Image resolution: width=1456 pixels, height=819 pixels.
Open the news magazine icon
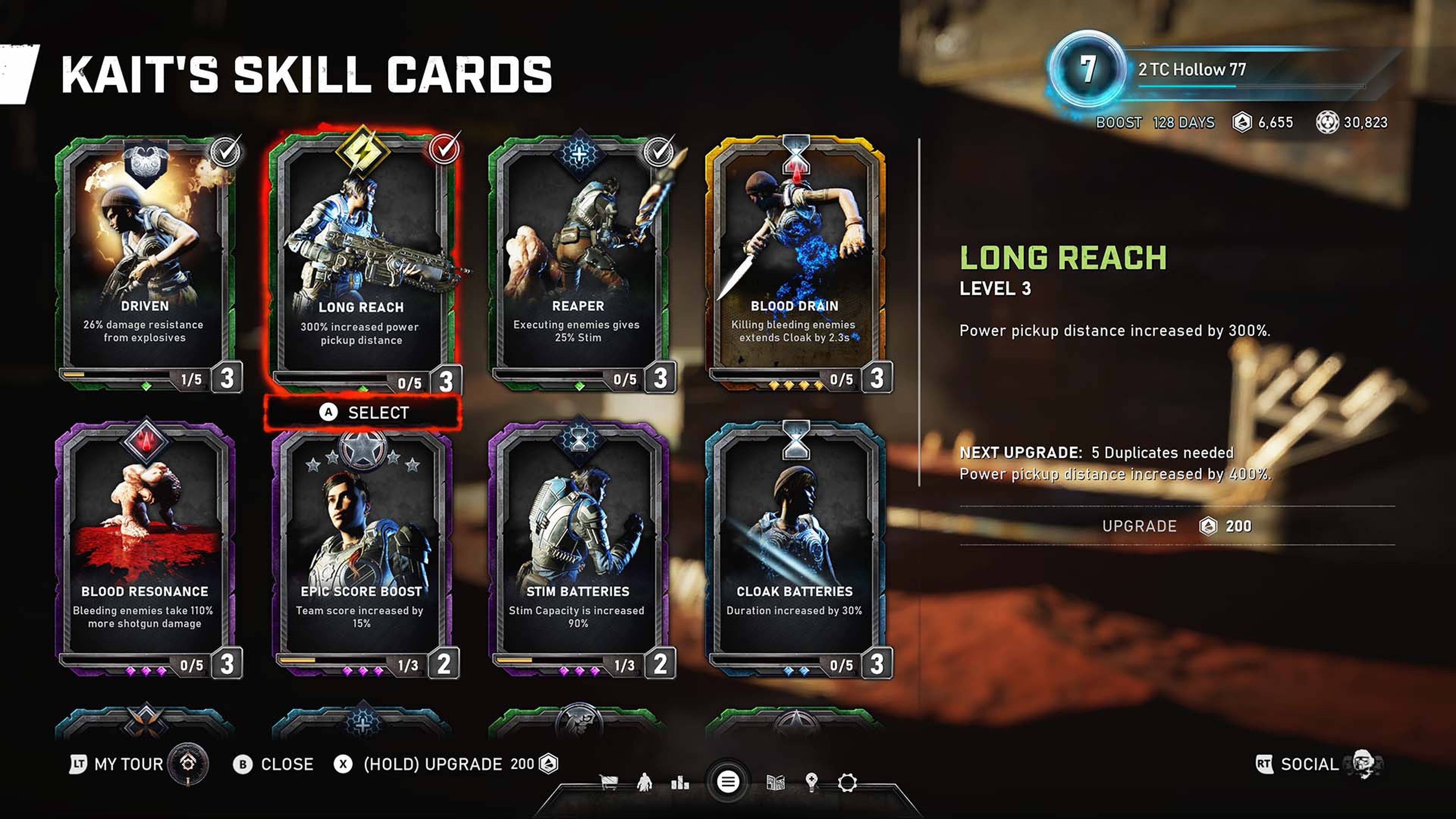775,783
